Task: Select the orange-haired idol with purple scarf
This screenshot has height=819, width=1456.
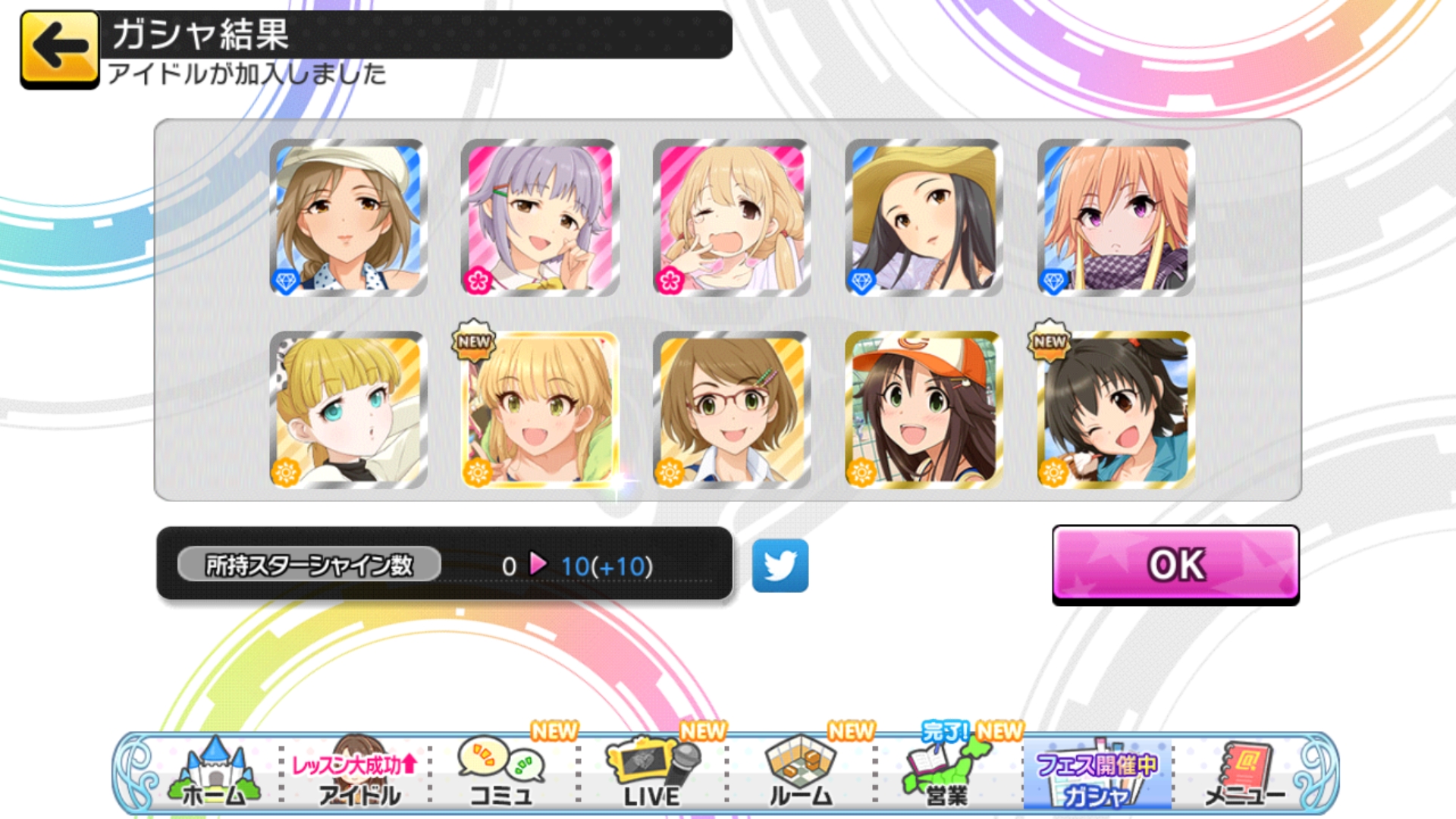Action: pyautogui.click(x=1116, y=218)
